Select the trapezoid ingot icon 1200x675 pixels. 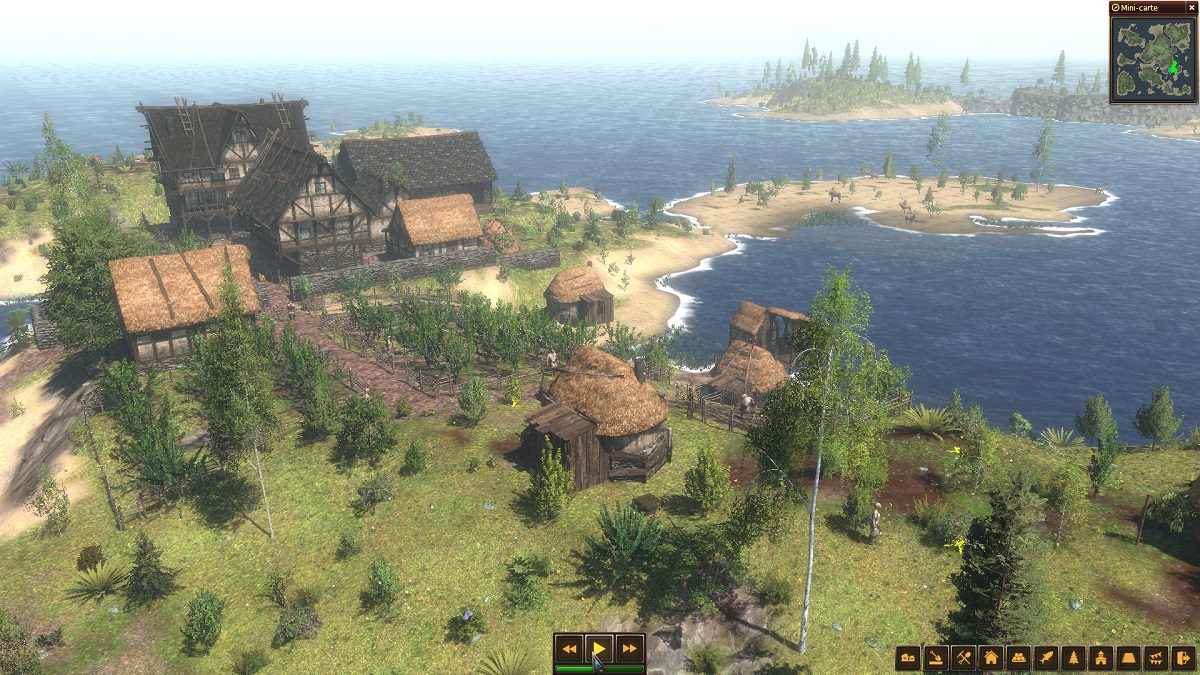pyautogui.click(x=1128, y=658)
